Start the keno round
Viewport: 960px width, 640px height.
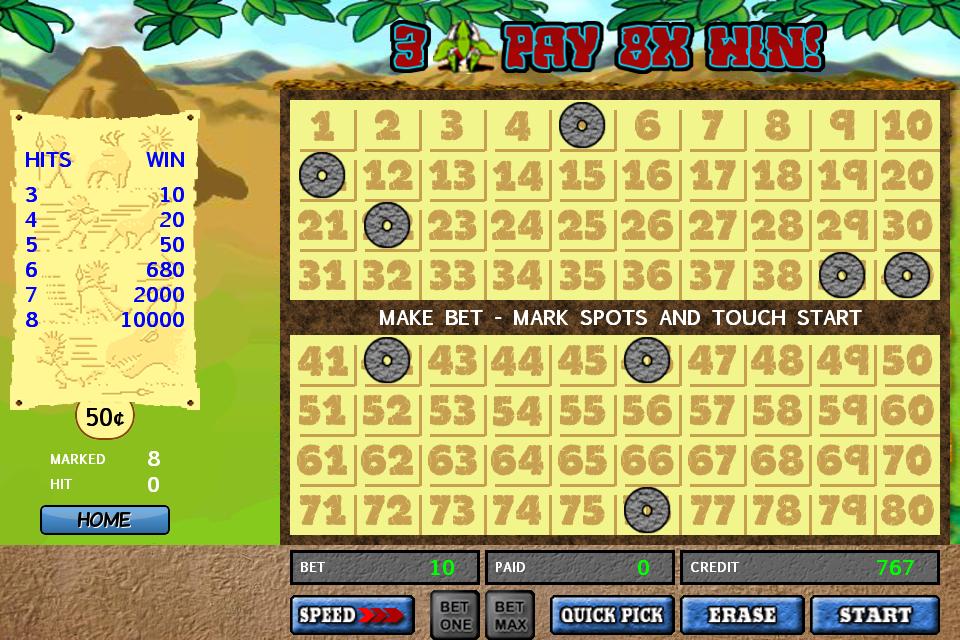click(x=874, y=615)
